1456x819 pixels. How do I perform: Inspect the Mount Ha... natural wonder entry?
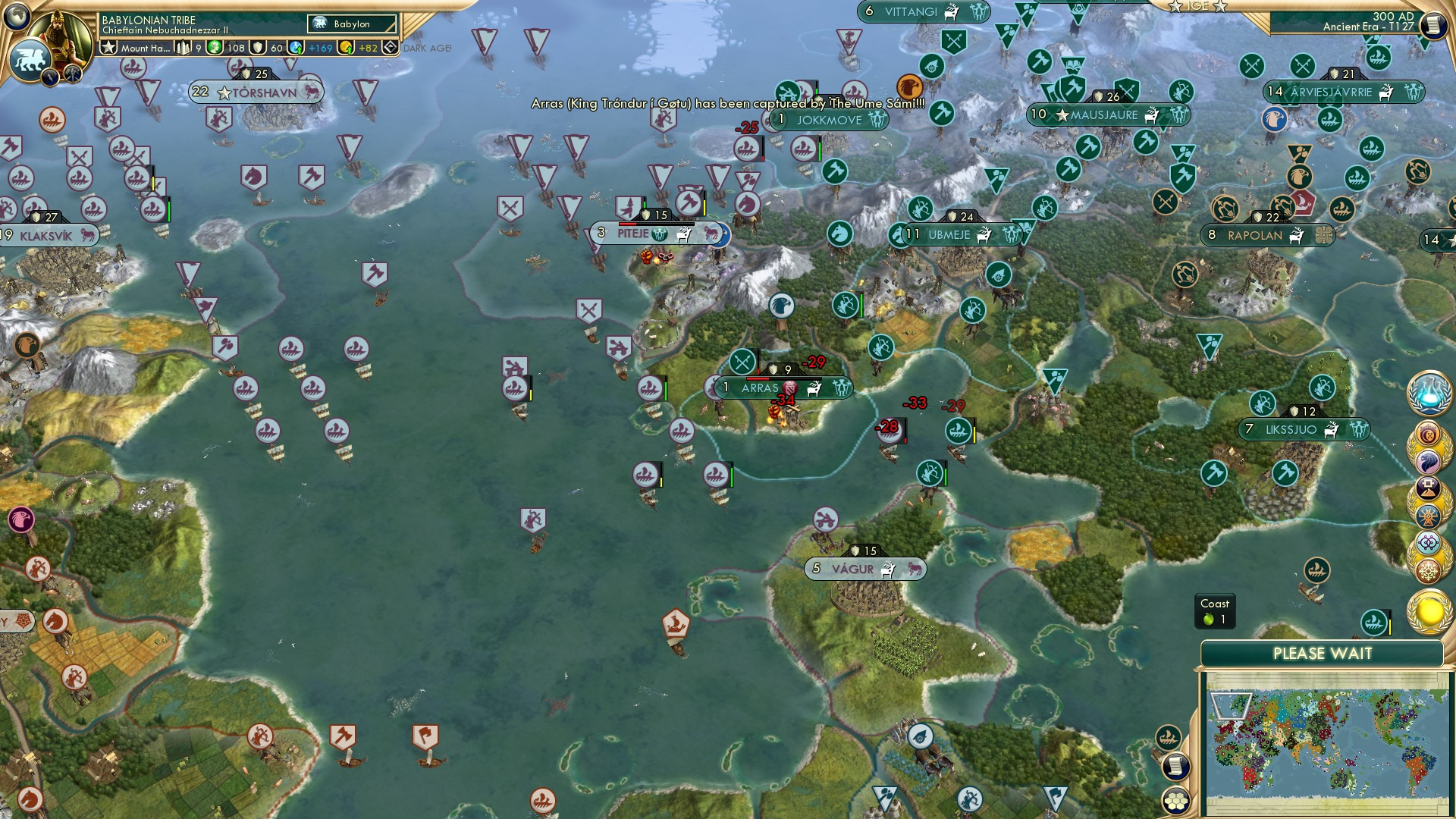[x=146, y=47]
